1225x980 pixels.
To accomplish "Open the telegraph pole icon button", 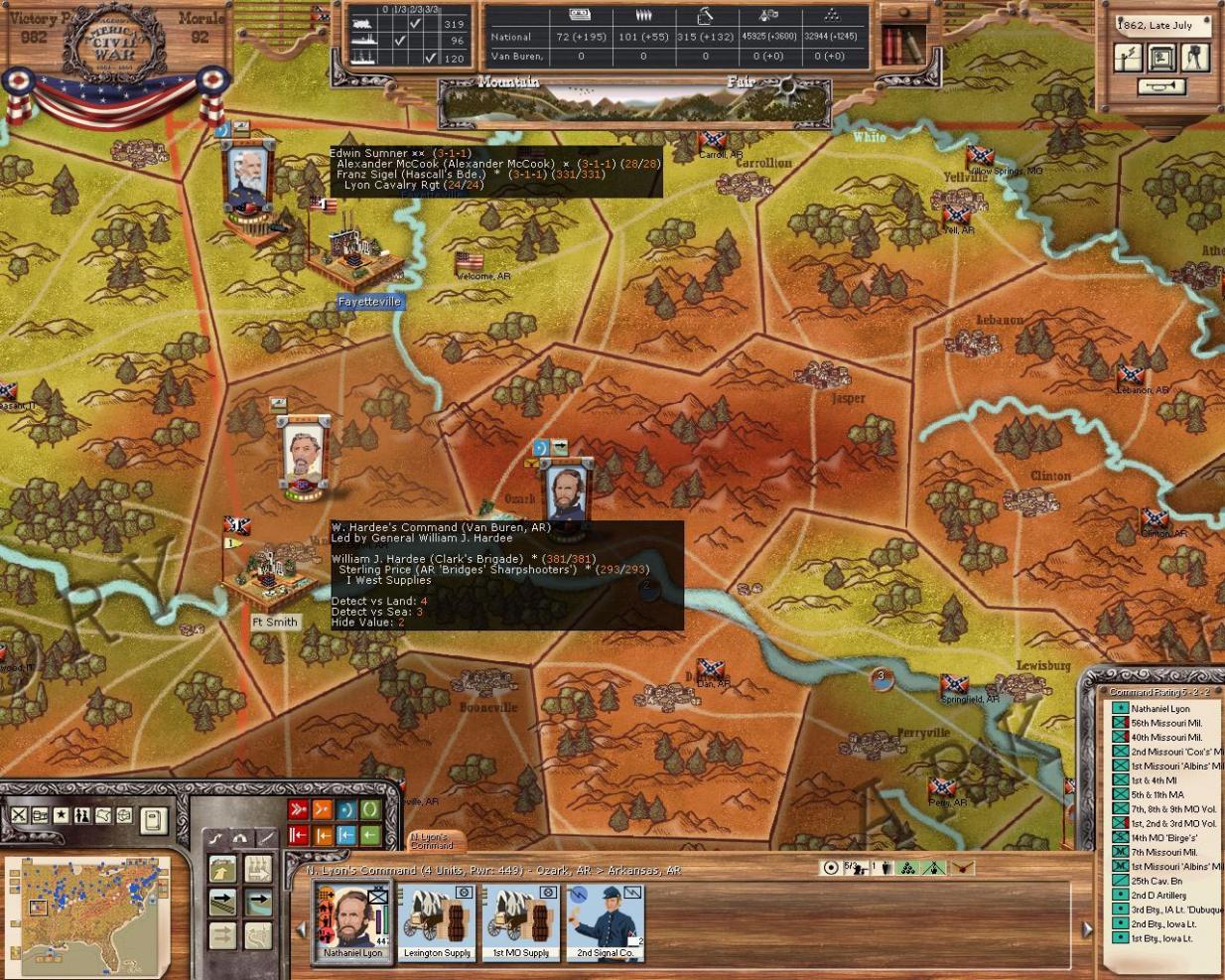I will coord(1128,57).
